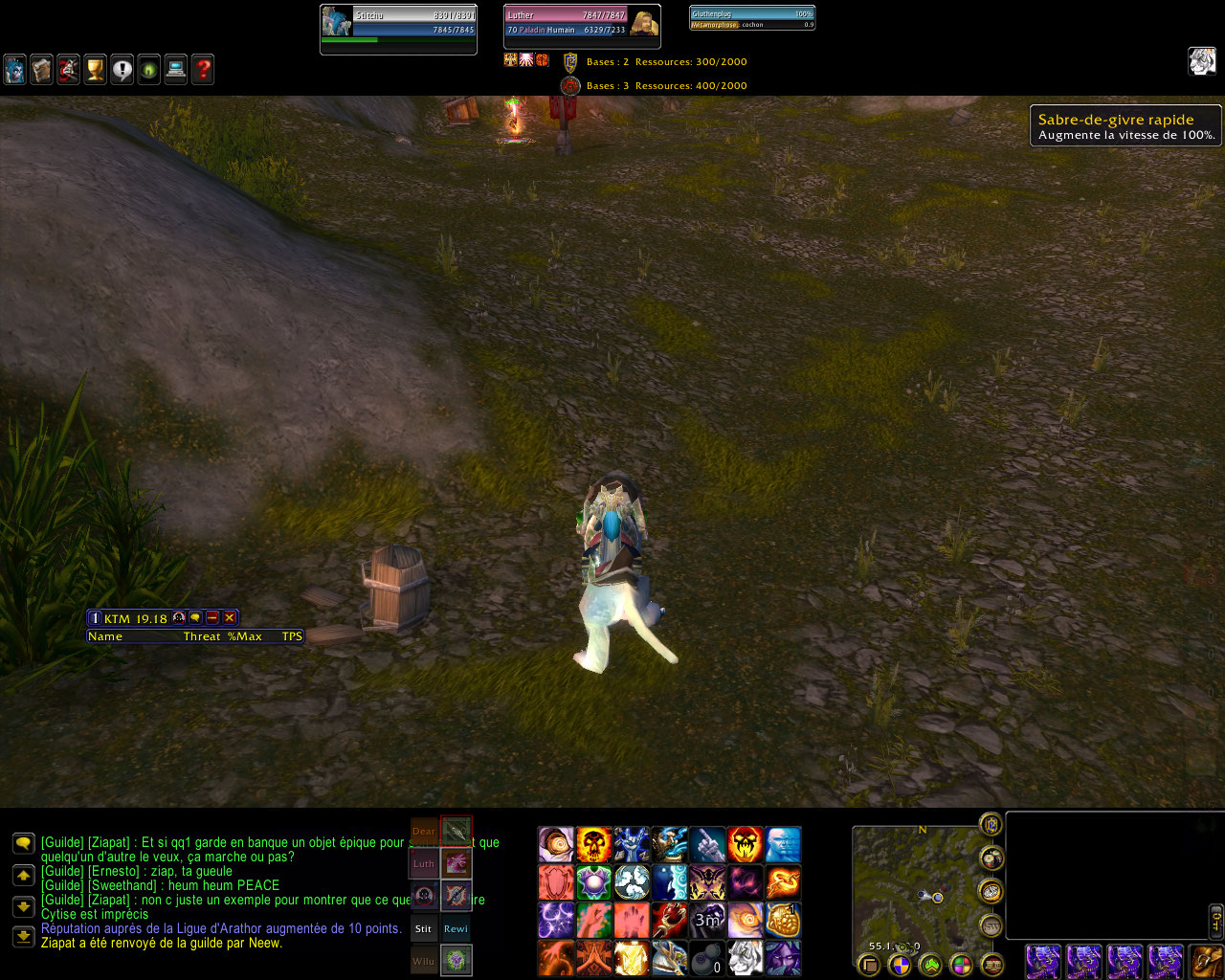Image resolution: width=1225 pixels, height=980 pixels.
Task: Open the leather backpack bag slot
Action: [1207, 960]
